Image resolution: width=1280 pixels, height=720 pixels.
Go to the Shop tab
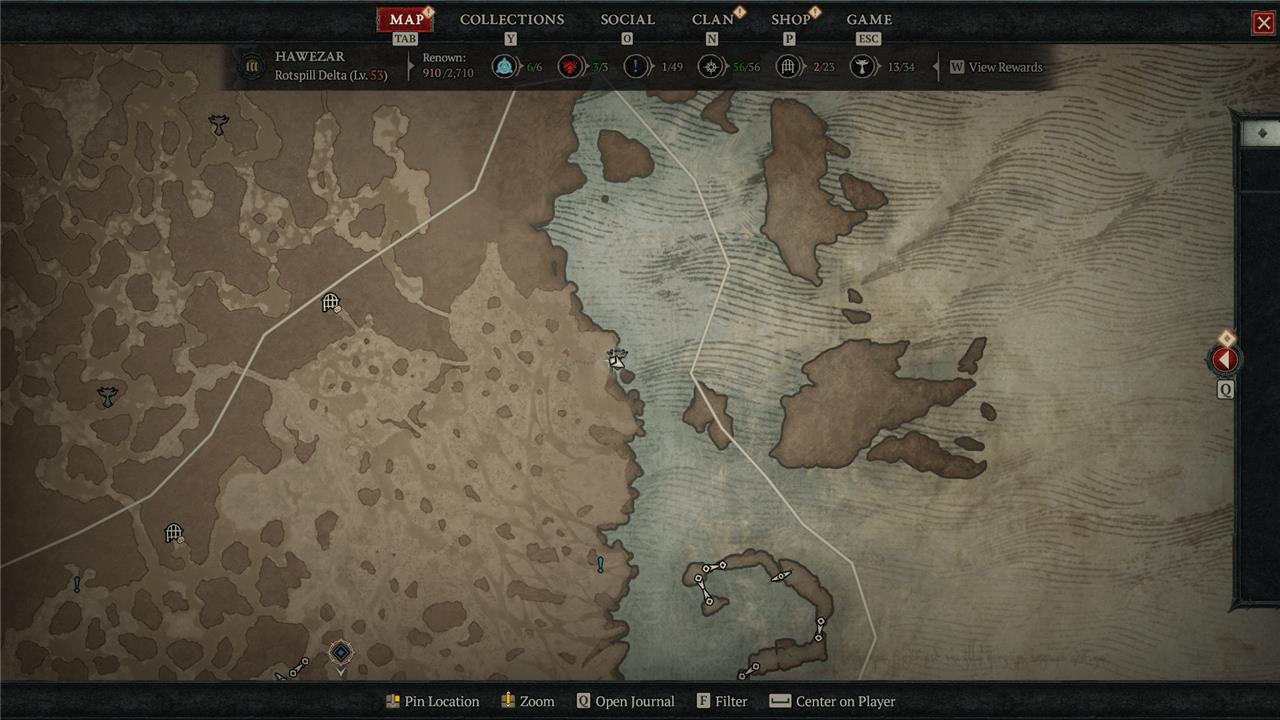click(x=790, y=20)
